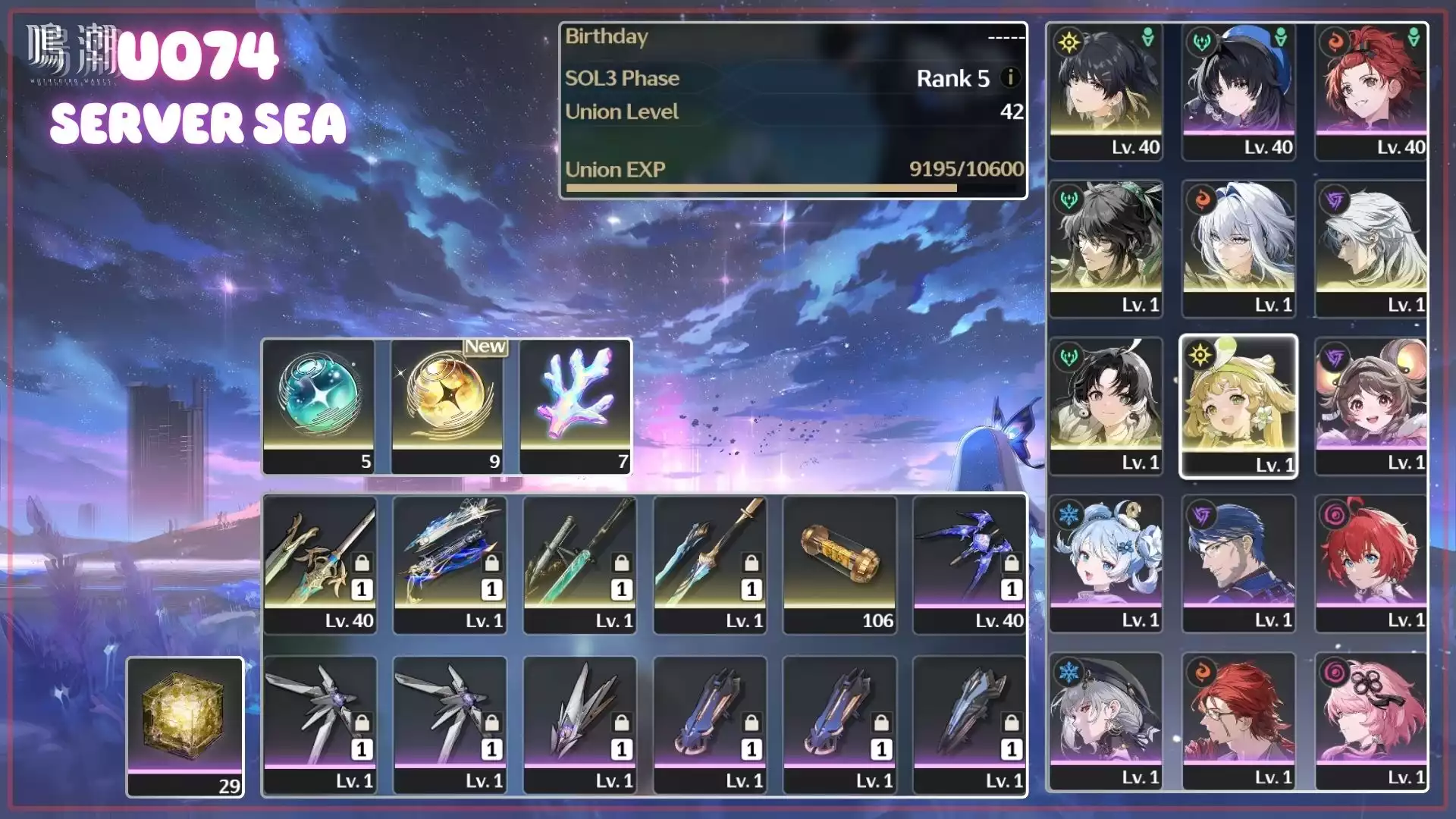Open the SOL3 Phase info icon

pyautogui.click(x=1010, y=77)
